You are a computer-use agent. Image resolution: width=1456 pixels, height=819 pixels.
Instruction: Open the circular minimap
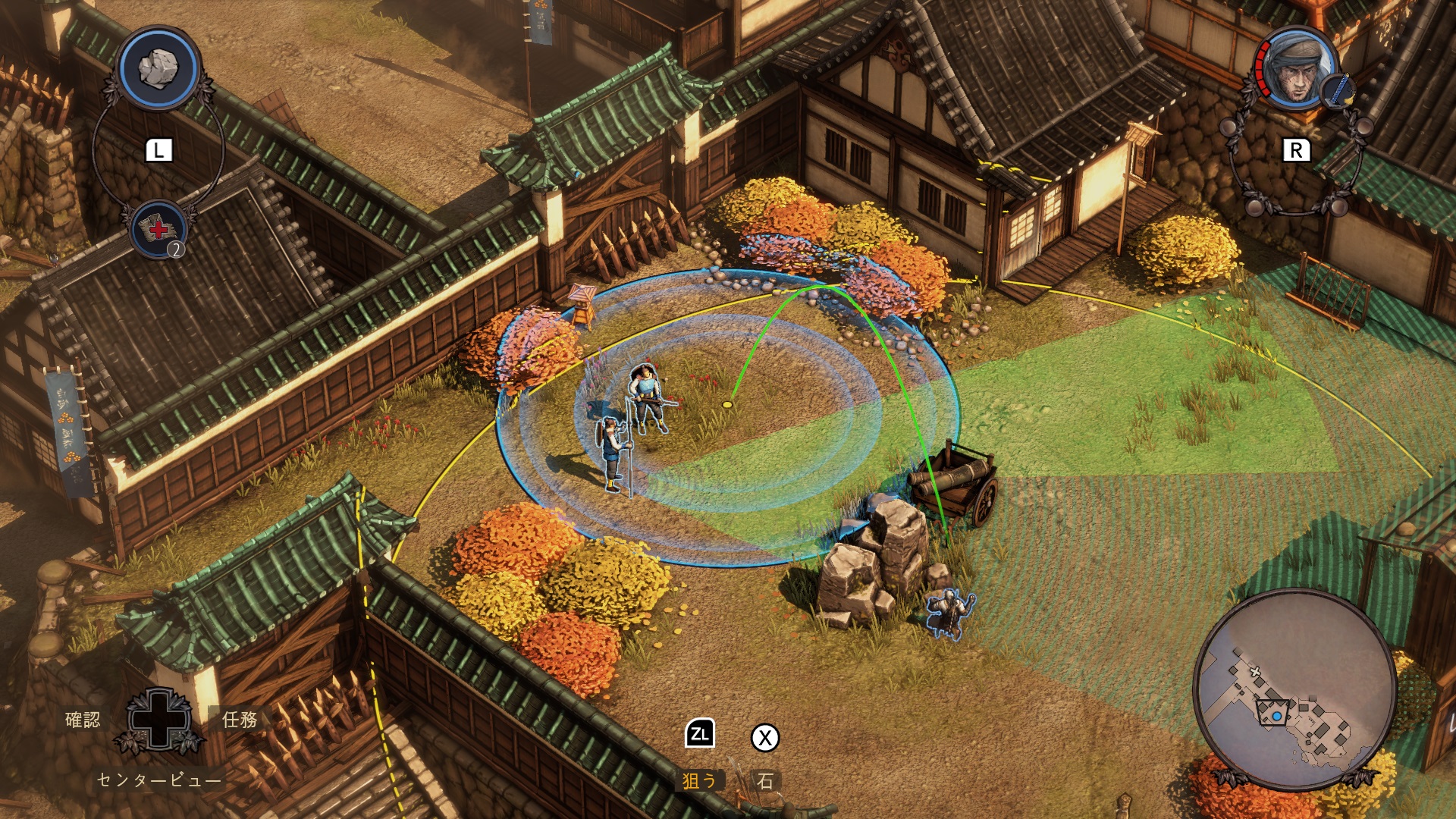[x=1294, y=689]
